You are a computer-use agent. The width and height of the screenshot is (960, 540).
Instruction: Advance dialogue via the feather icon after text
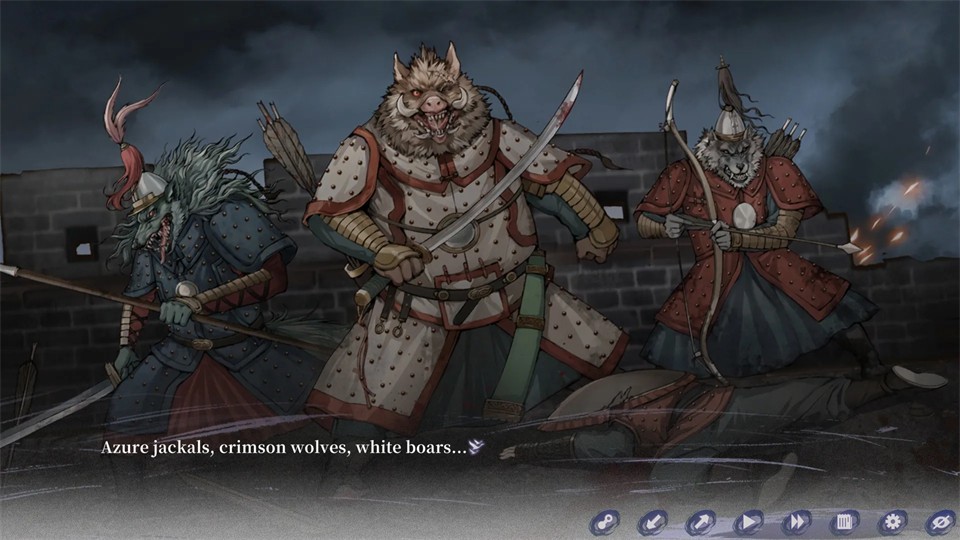pos(477,448)
